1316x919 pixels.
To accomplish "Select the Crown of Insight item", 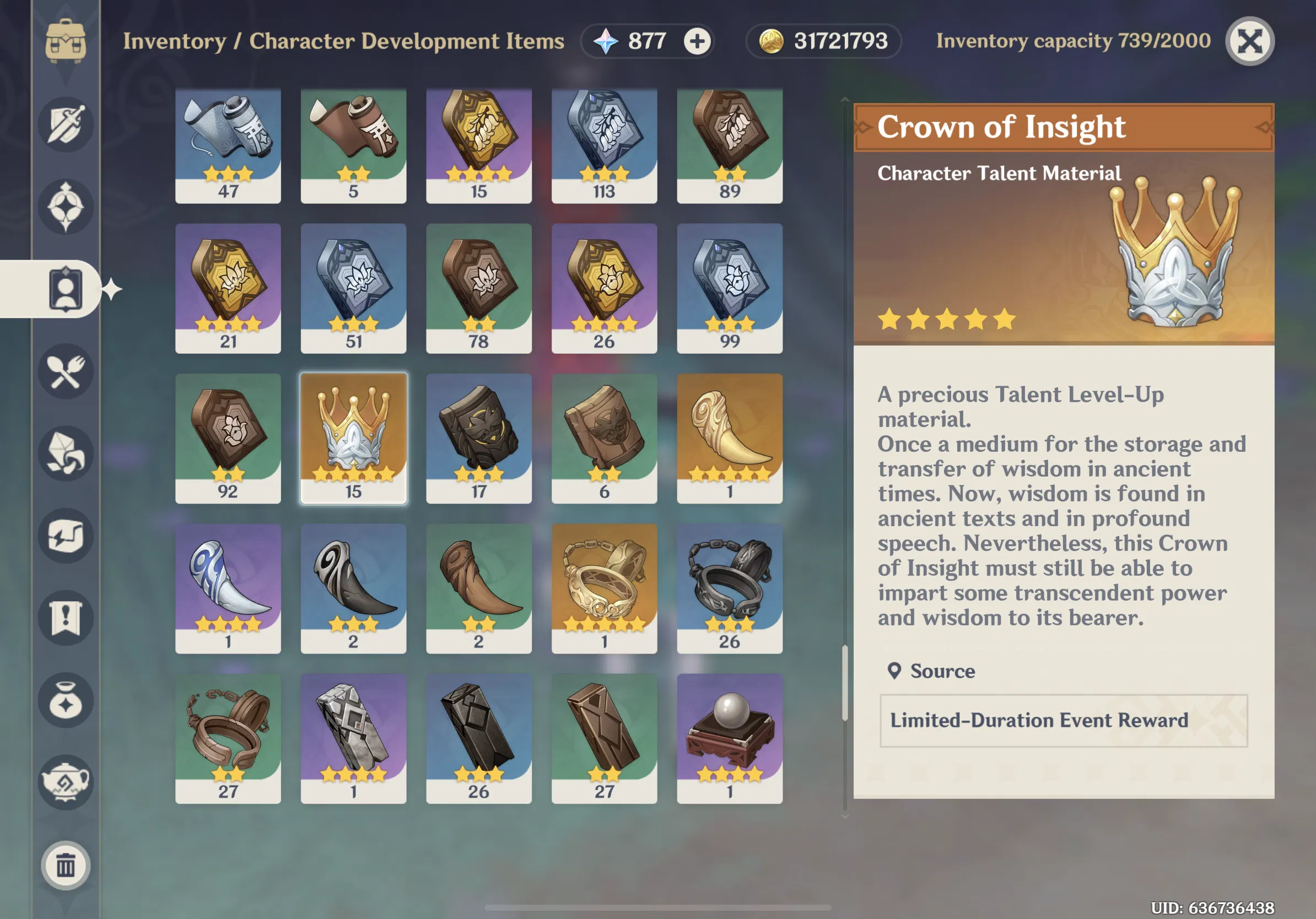I will pyautogui.click(x=353, y=439).
